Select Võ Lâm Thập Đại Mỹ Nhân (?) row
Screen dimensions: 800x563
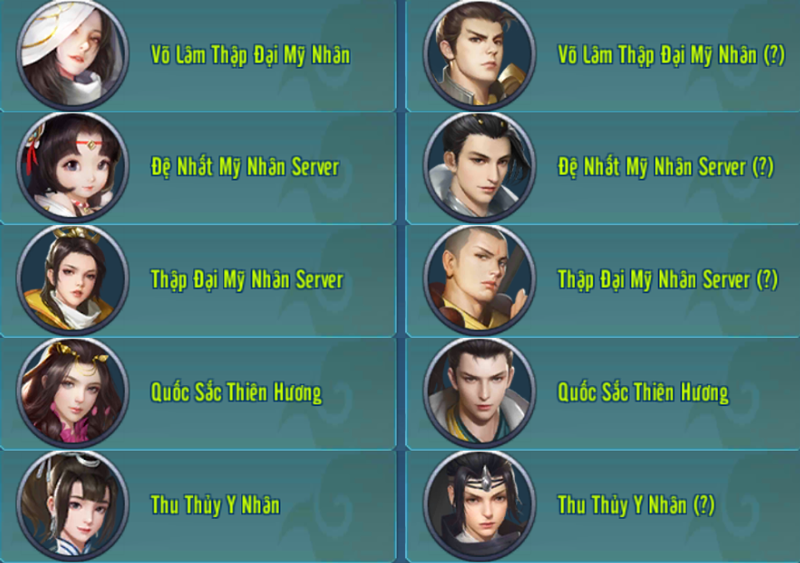(x=671, y=55)
